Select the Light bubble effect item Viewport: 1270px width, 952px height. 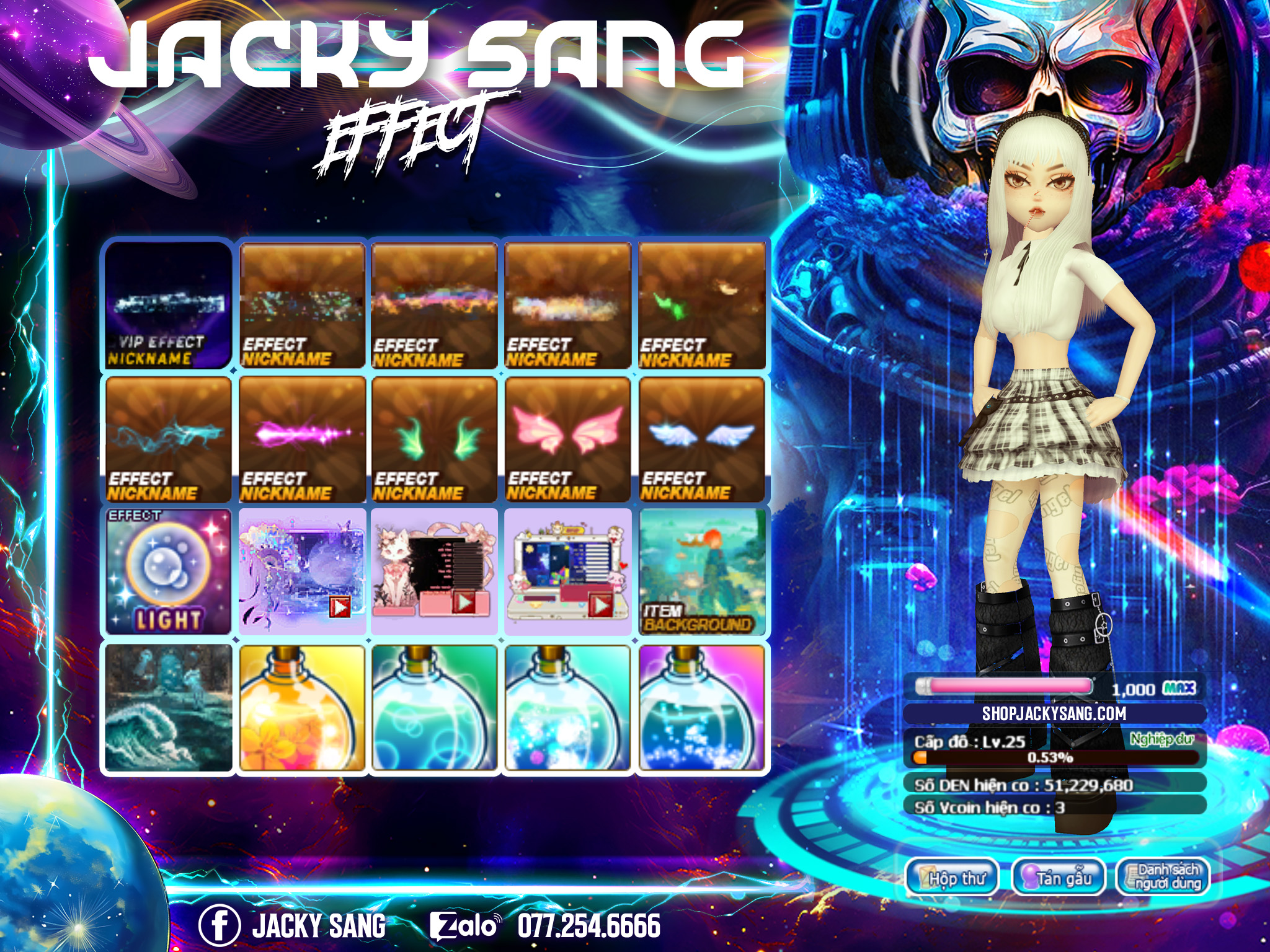168,571
